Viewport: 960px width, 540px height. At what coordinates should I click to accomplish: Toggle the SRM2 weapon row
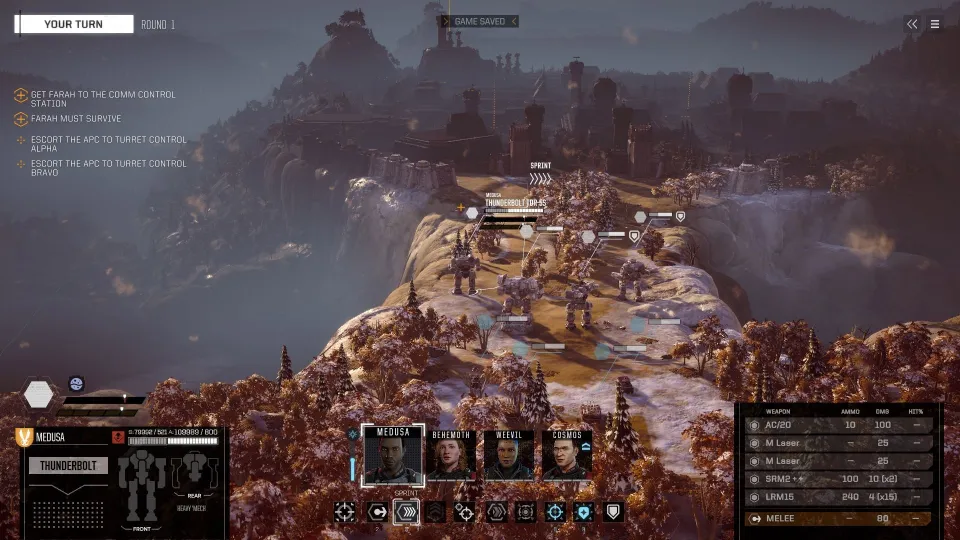coord(840,479)
